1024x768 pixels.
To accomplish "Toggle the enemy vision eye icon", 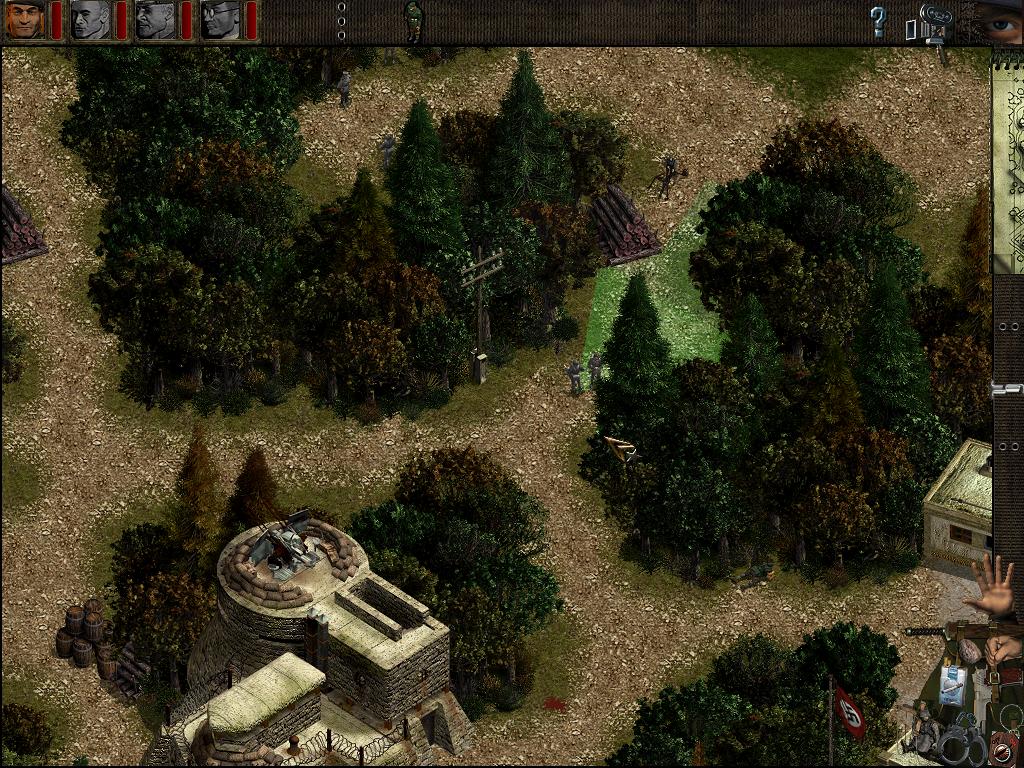I will click(x=999, y=20).
